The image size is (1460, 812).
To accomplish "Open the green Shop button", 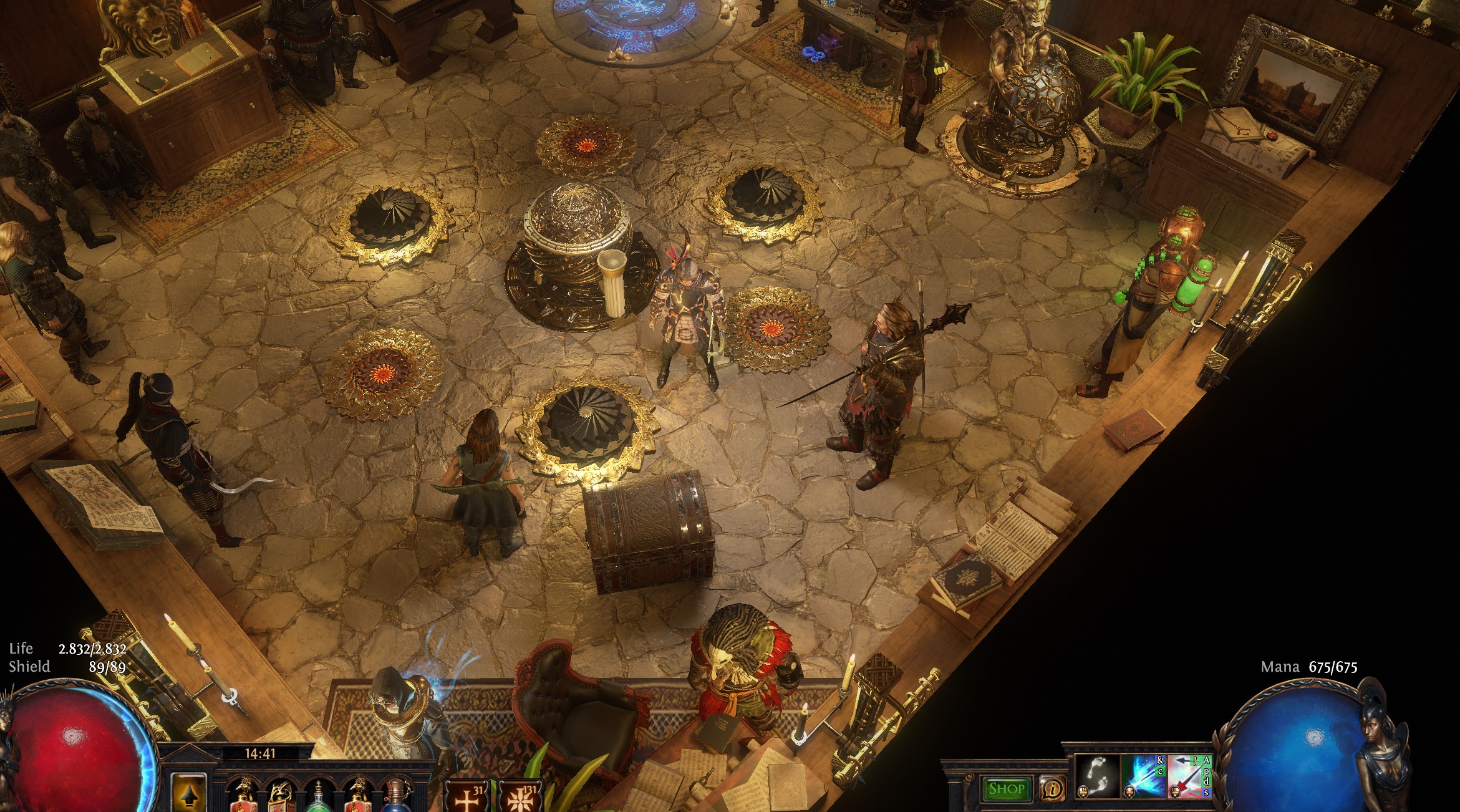I will click(1006, 788).
